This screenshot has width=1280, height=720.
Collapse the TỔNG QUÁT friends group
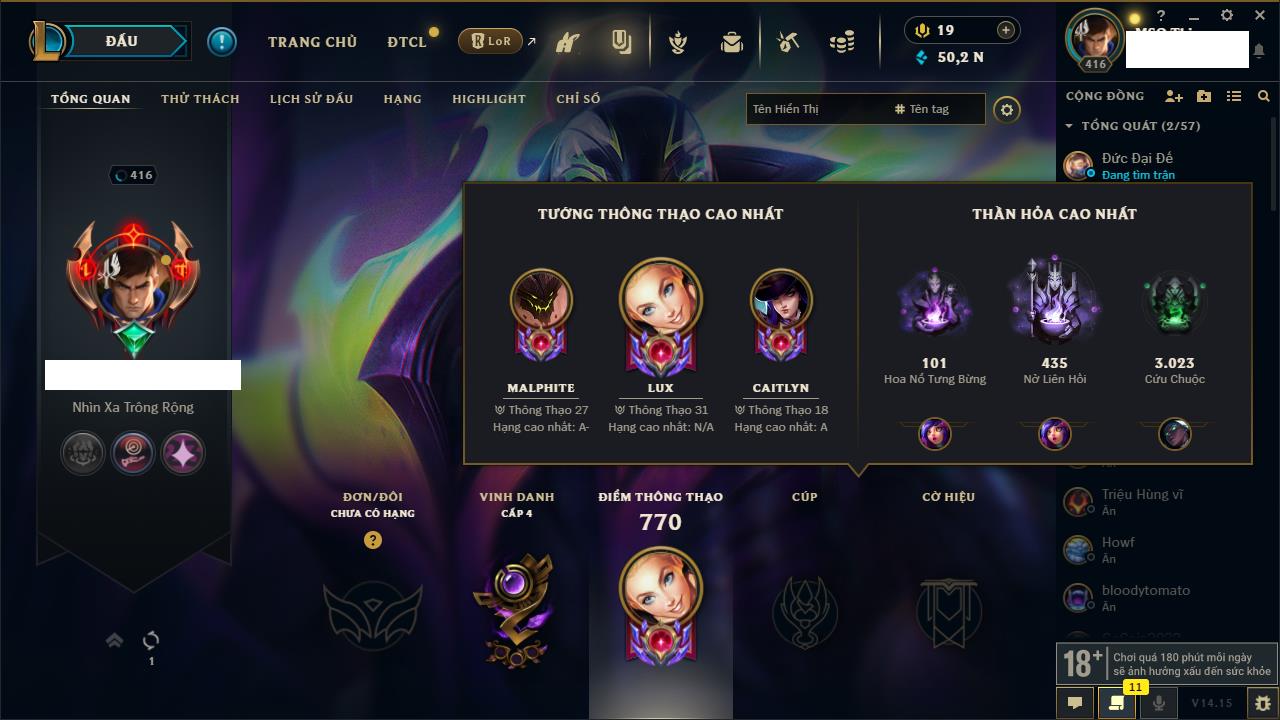click(1070, 126)
